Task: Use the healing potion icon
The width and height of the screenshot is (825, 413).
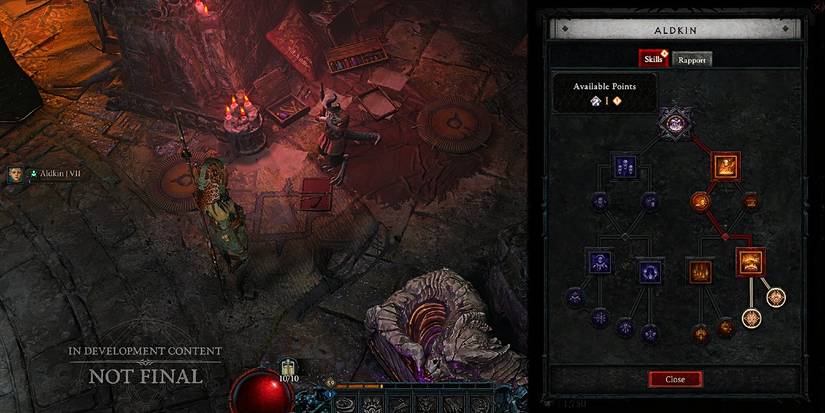Action: pos(290,367)
